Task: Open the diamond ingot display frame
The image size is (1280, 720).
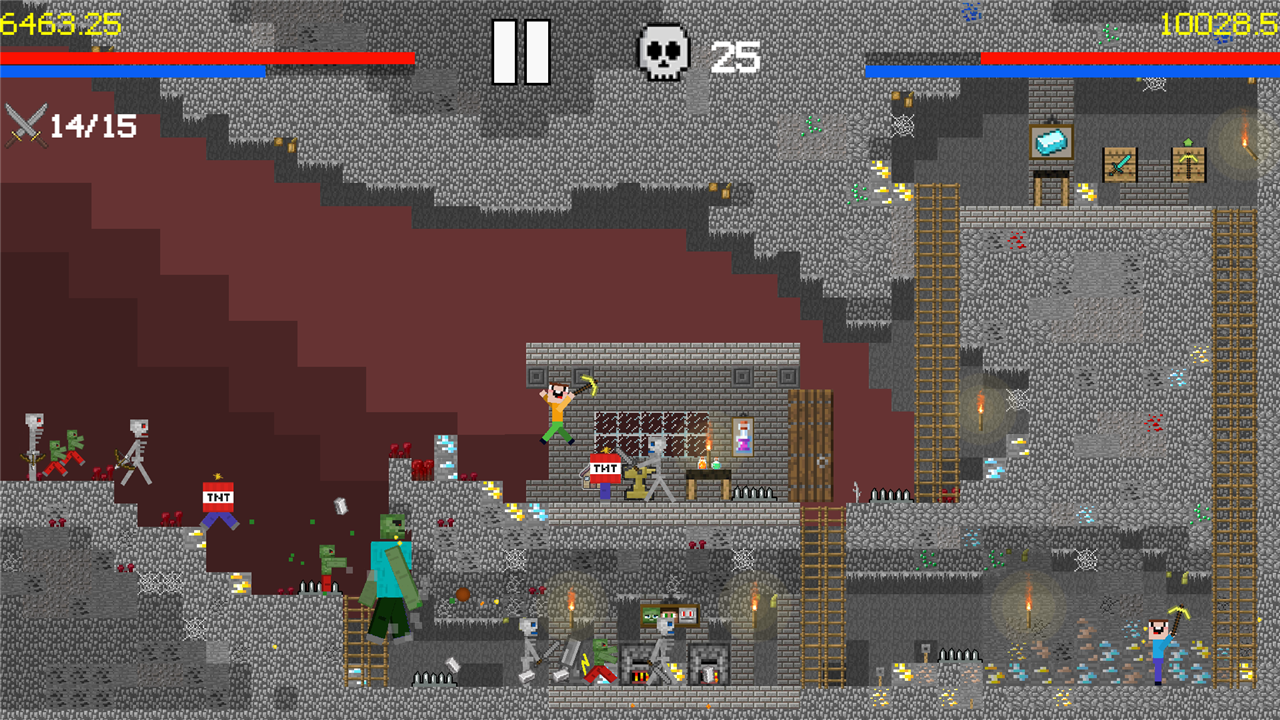Action: (x=1051, y=143)
